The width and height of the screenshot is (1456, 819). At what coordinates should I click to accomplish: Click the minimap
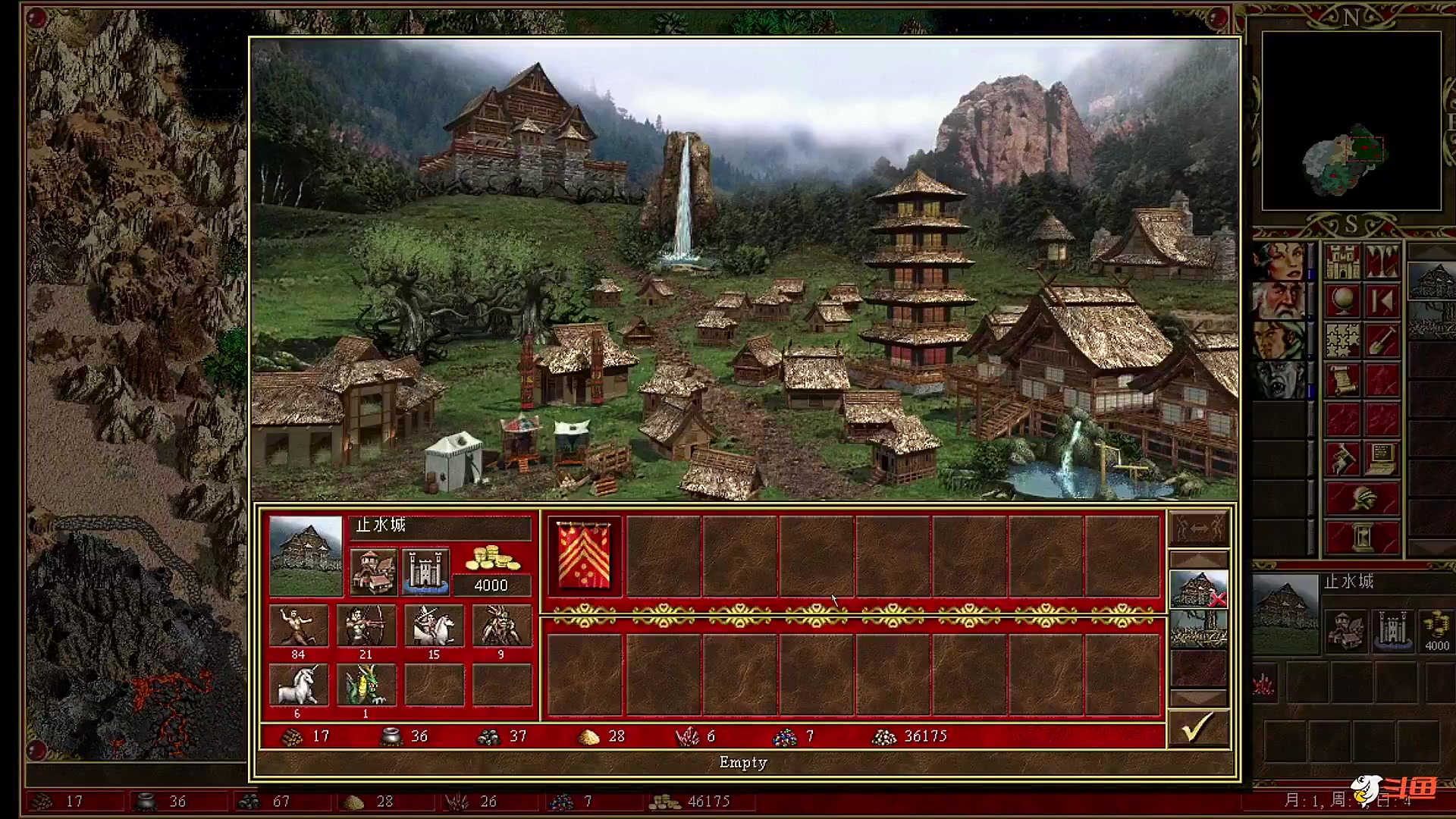(x=1351, y=121)
